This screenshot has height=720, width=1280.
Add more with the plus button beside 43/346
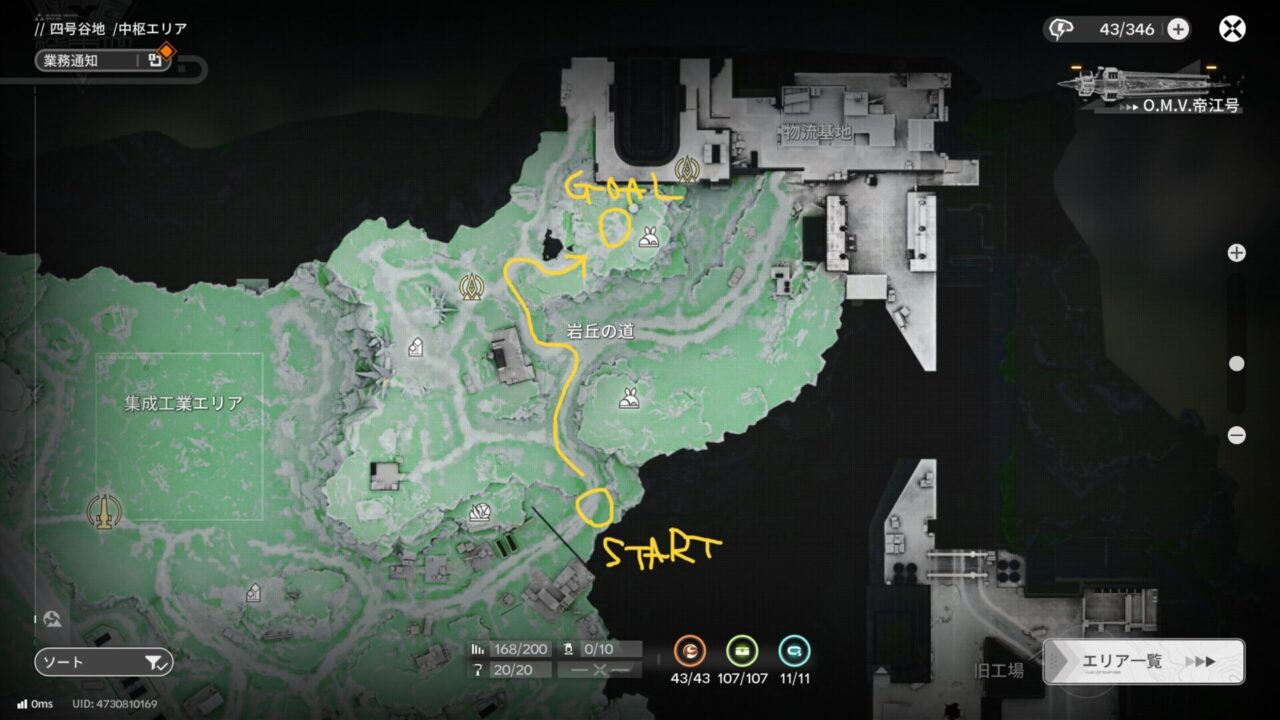pyautogui.click(x=1178, y=29)
